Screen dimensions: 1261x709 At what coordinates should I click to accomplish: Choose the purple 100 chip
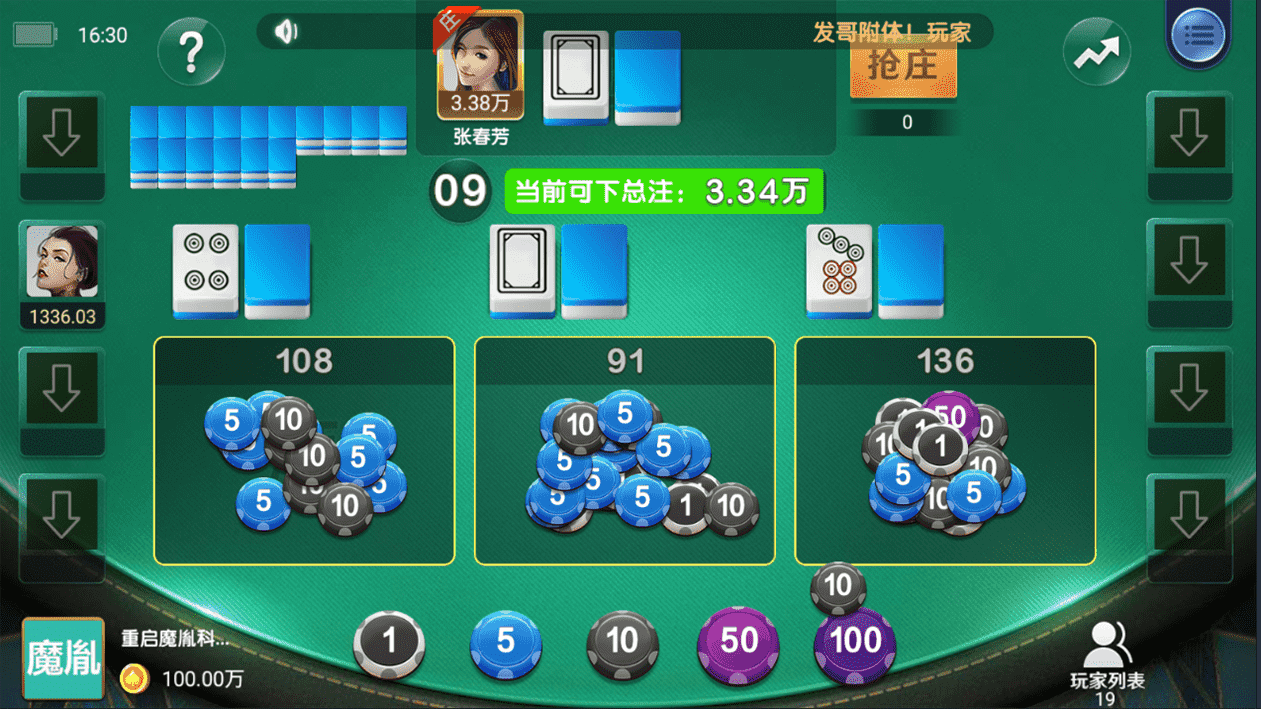855,644
